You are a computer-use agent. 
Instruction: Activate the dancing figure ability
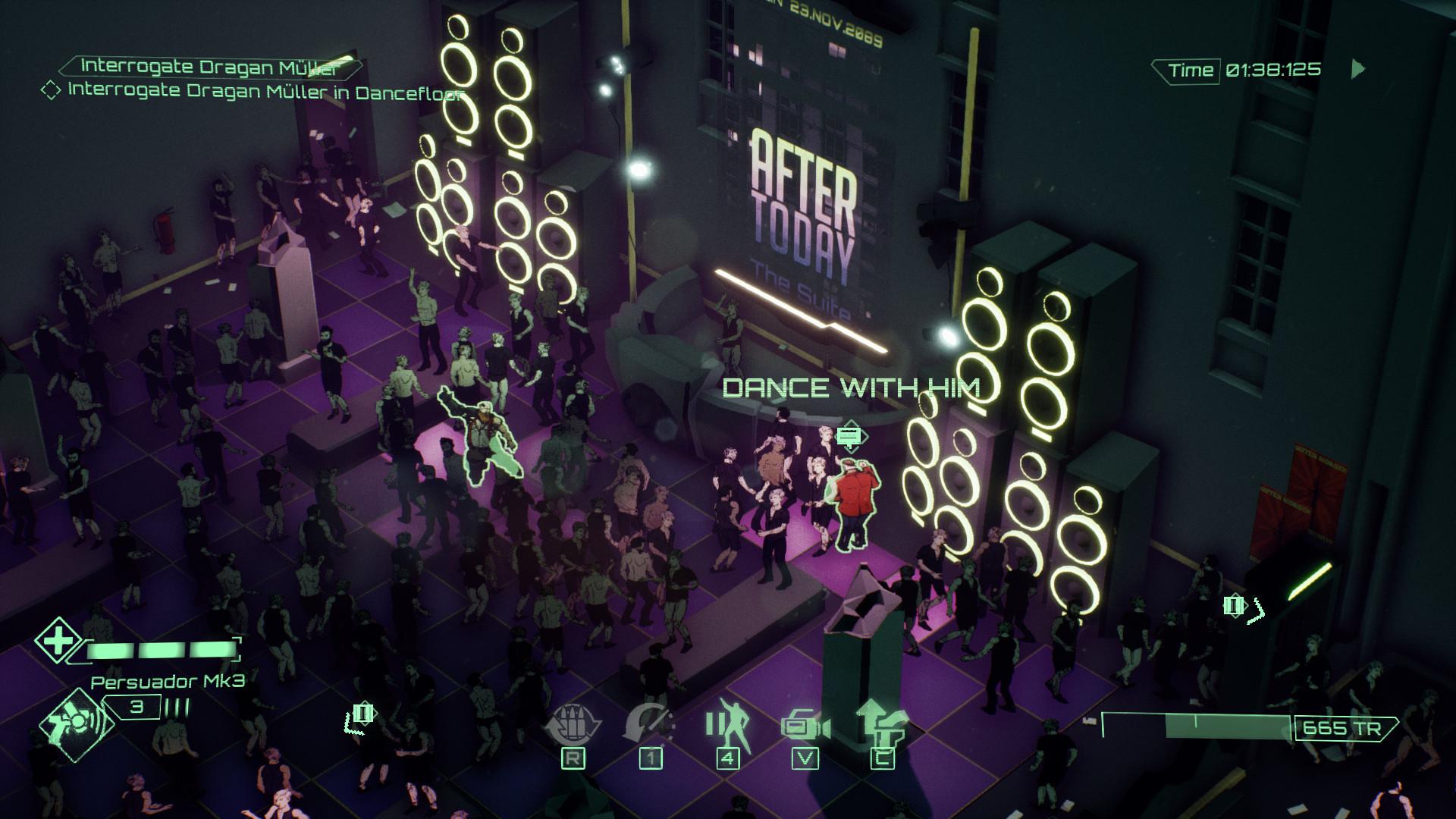point(727,725)
